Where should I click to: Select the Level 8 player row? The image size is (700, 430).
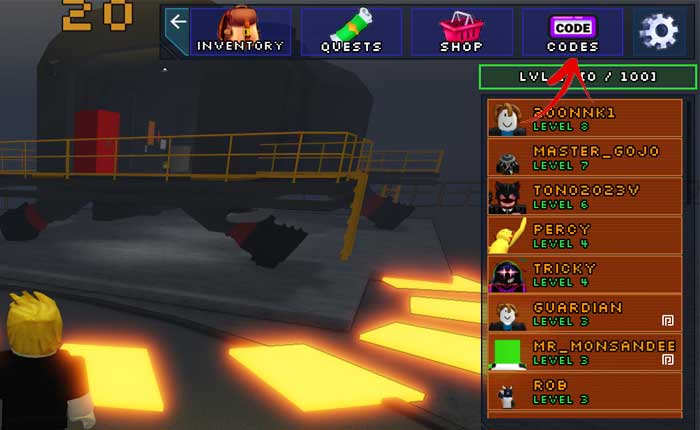pos(585,118)
